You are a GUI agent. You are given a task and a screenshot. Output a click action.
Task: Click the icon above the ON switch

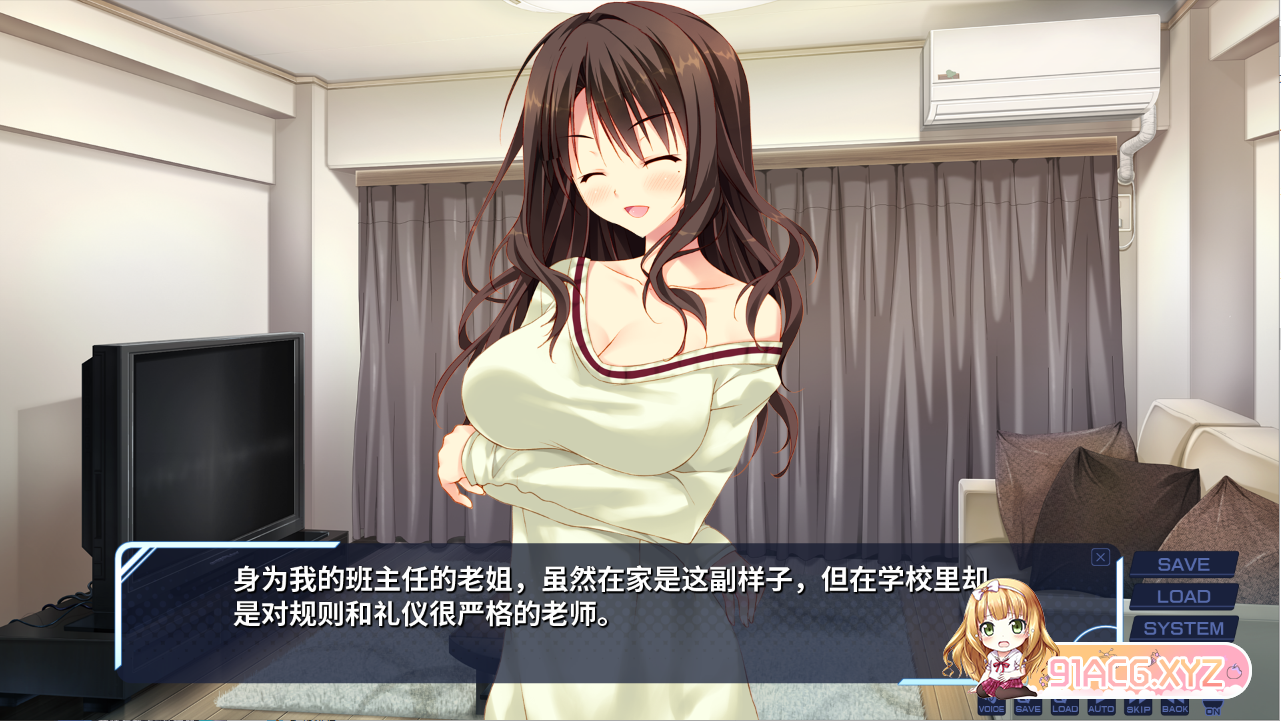coord(1211,698)
